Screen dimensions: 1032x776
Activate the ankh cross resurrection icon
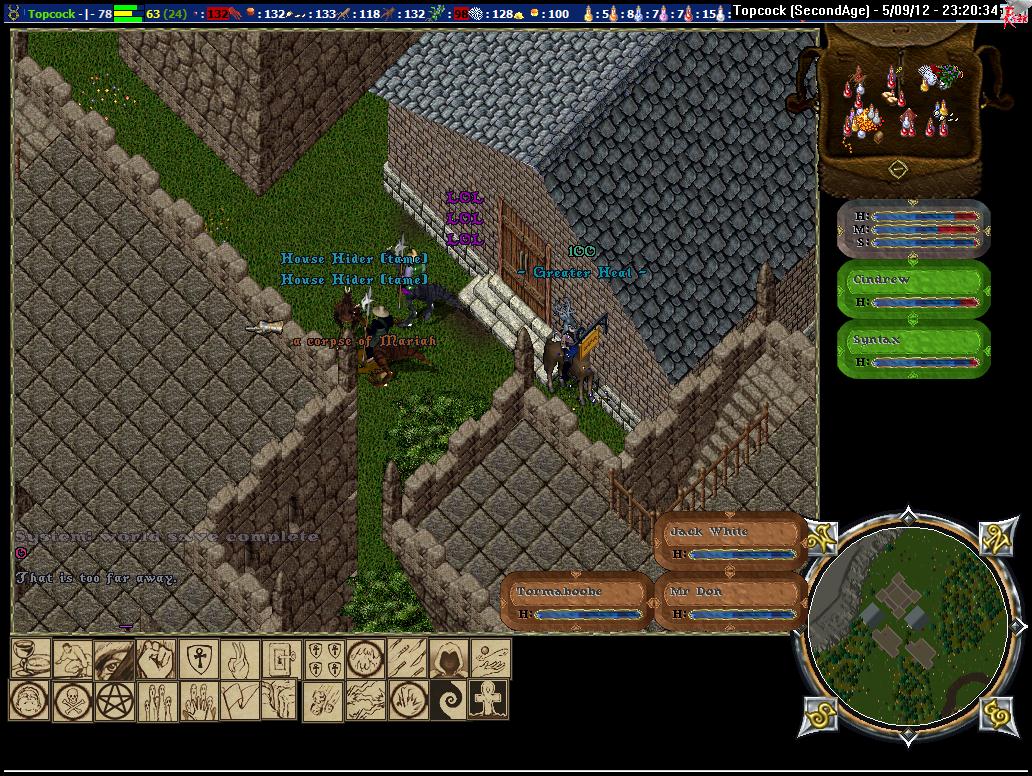click(489, 701)
